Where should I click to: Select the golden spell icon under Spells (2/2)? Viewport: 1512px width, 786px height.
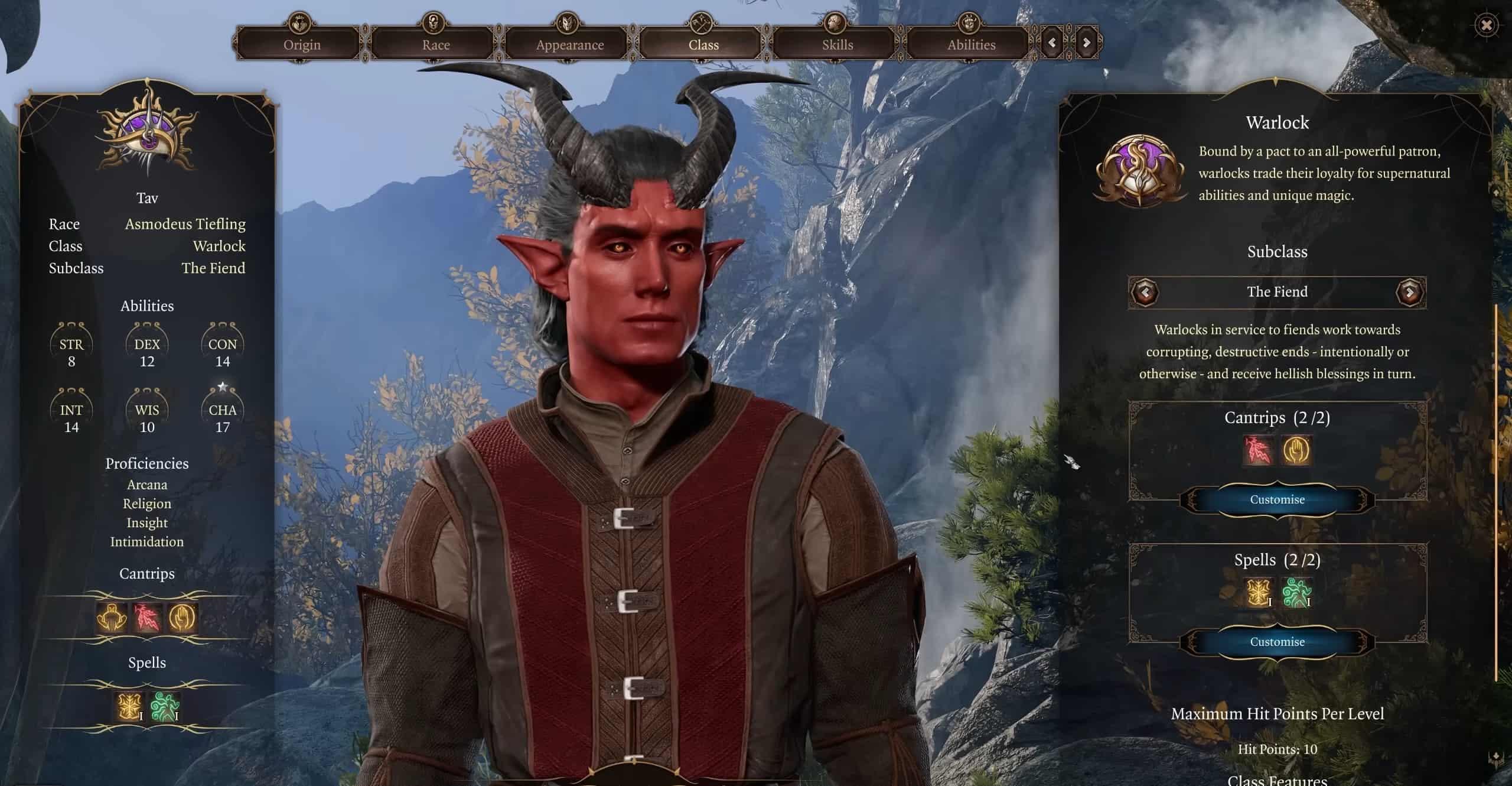(1257, 593)
